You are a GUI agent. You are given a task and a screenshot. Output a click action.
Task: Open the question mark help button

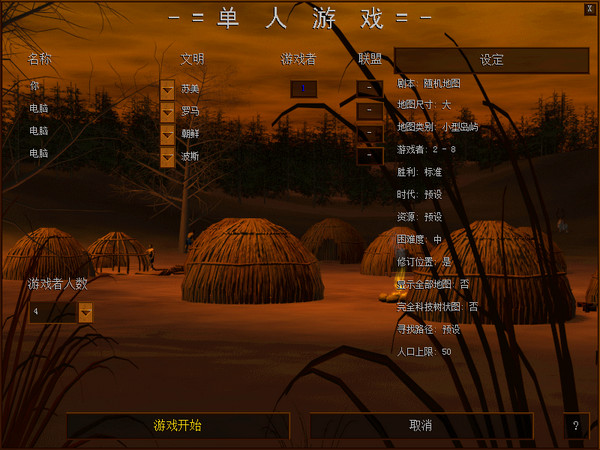coord(575,426)
